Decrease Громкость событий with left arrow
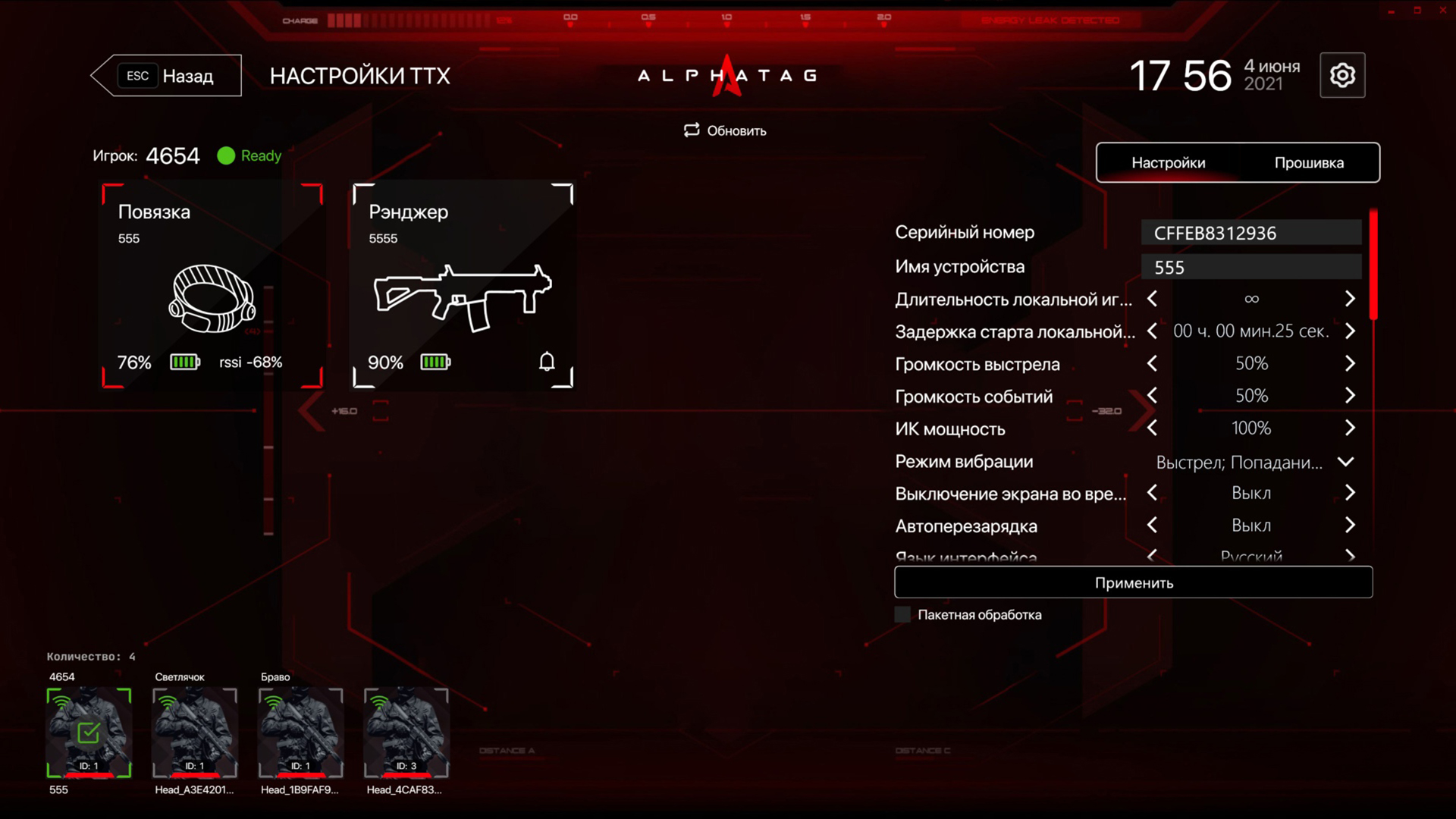 (x=1152, y=396)
